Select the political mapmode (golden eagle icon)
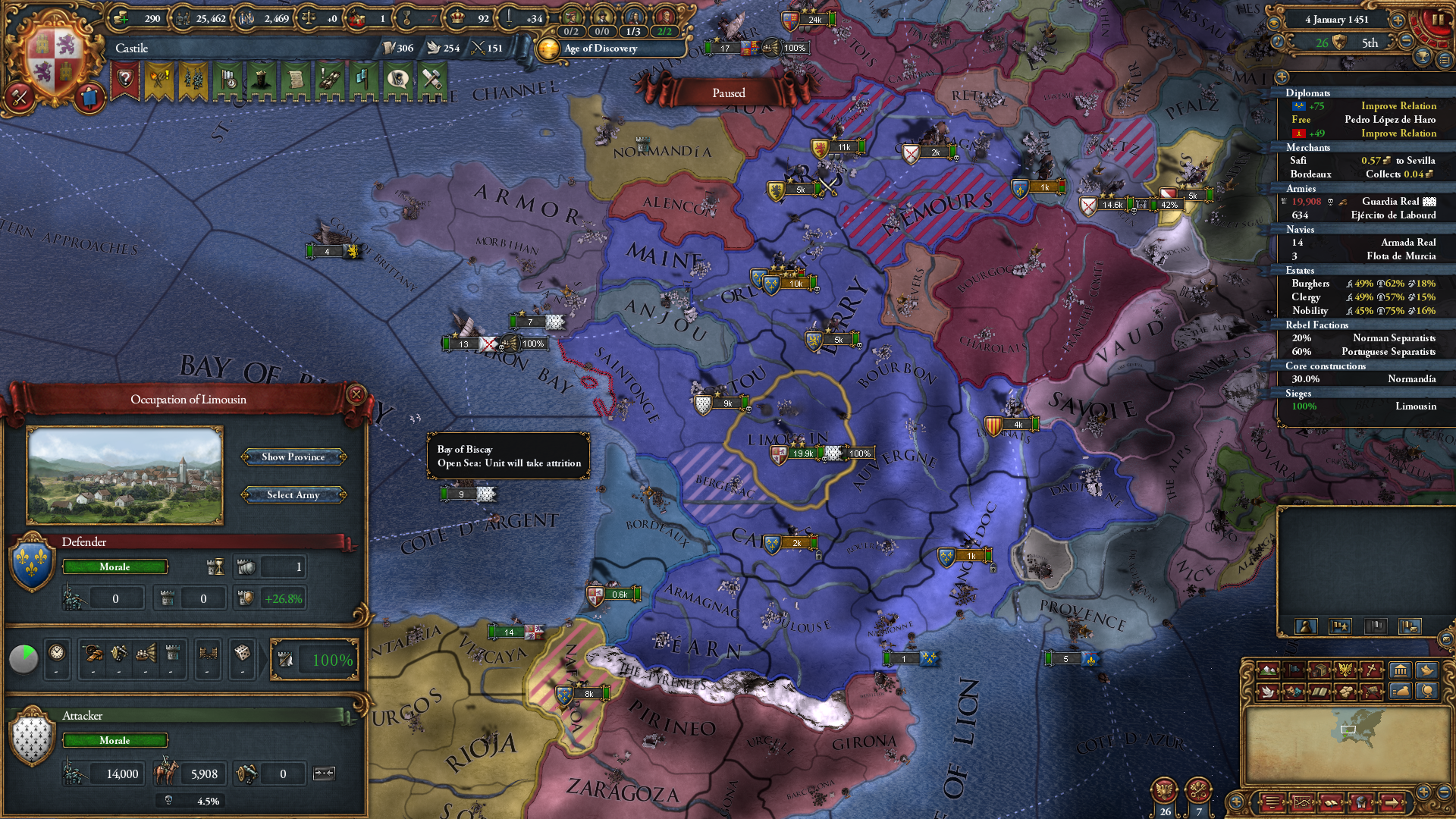1456x819 pixels. pos(1345,670)
